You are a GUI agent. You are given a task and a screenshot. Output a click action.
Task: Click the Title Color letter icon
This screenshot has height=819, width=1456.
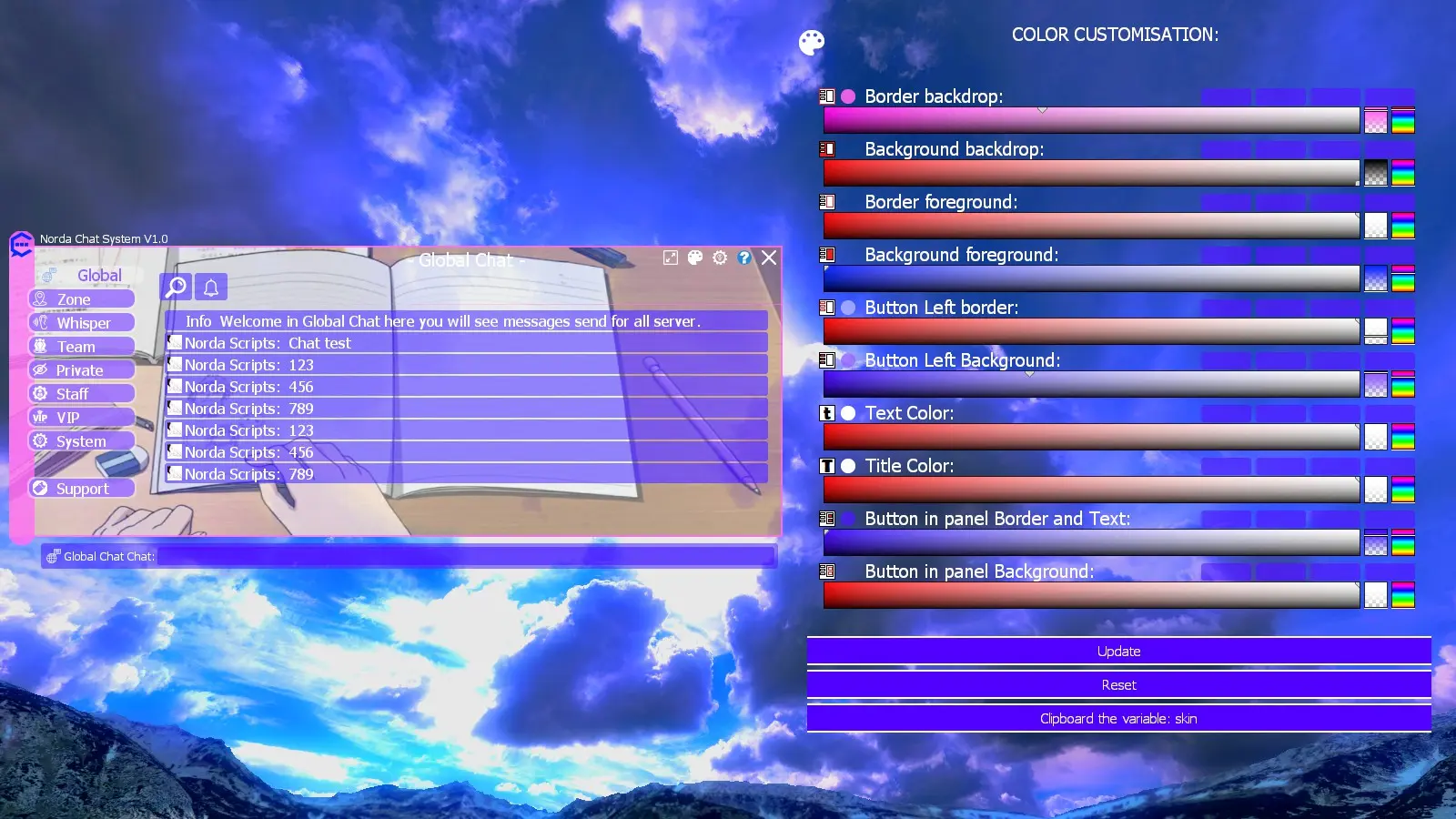click(x=829, y=466)
